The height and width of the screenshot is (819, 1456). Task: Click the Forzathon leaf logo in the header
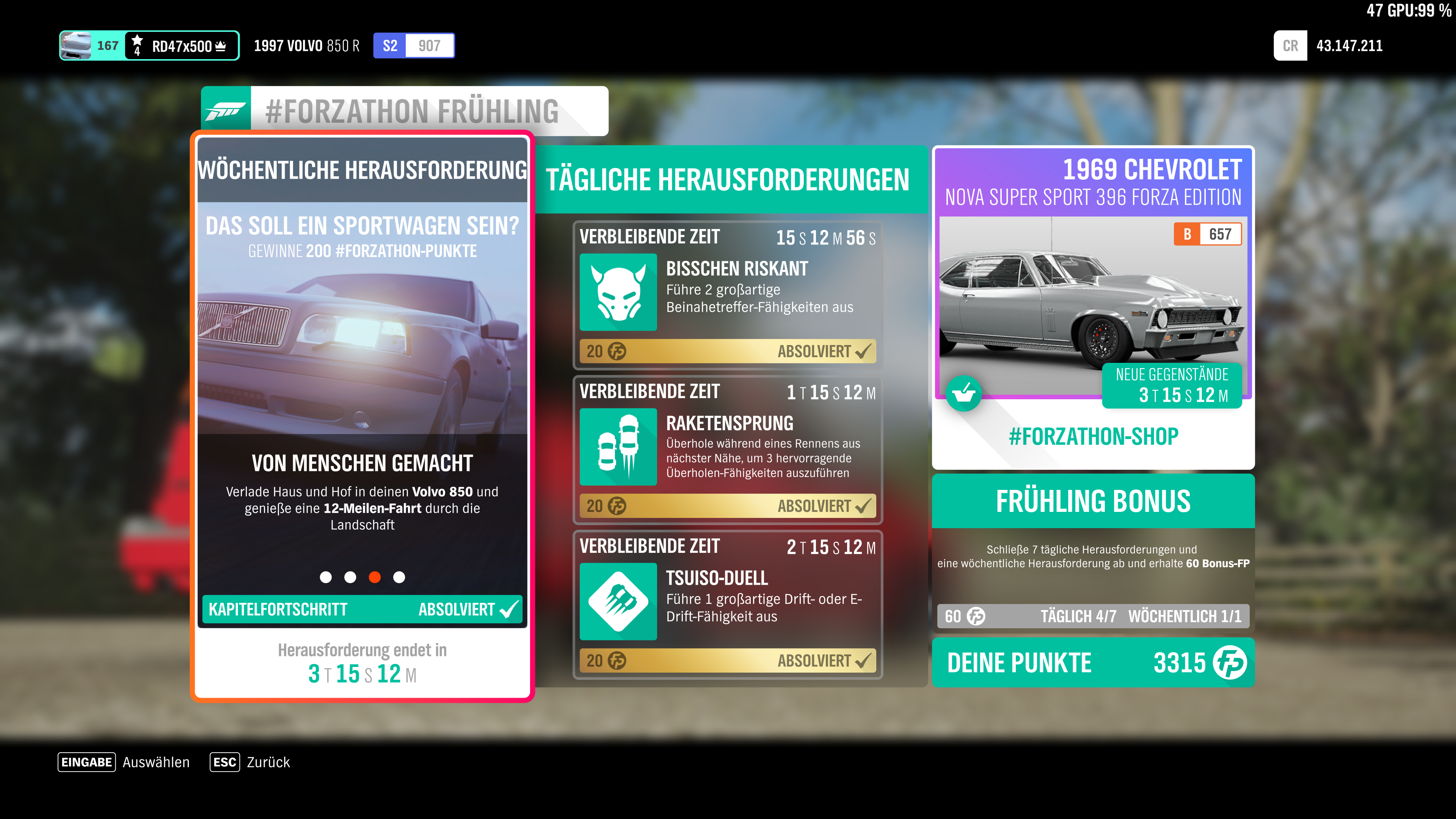(225, 111)
